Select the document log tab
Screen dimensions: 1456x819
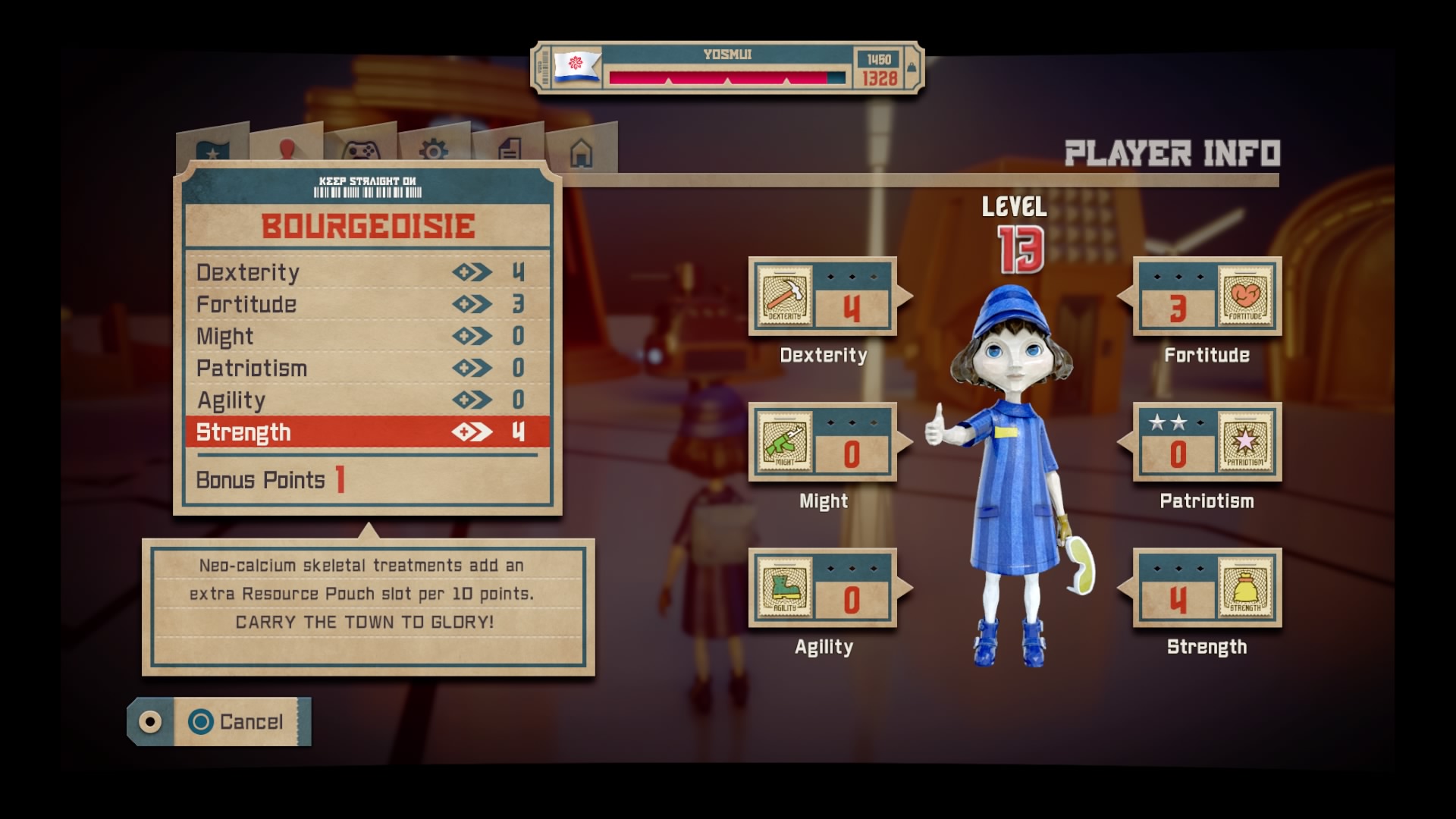click(x=507, y=148)
